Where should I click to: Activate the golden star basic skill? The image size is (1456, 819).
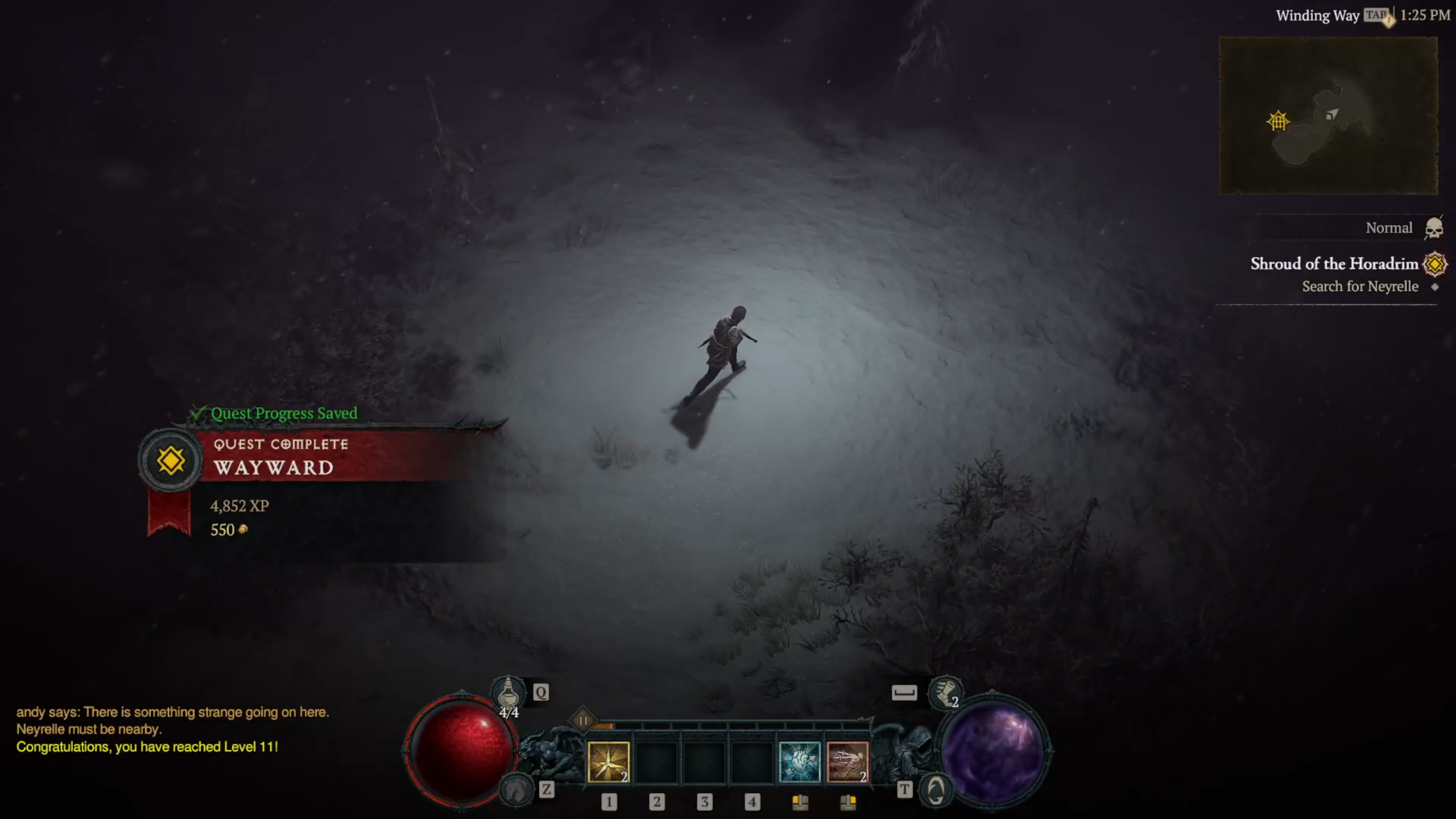(608, 762)
